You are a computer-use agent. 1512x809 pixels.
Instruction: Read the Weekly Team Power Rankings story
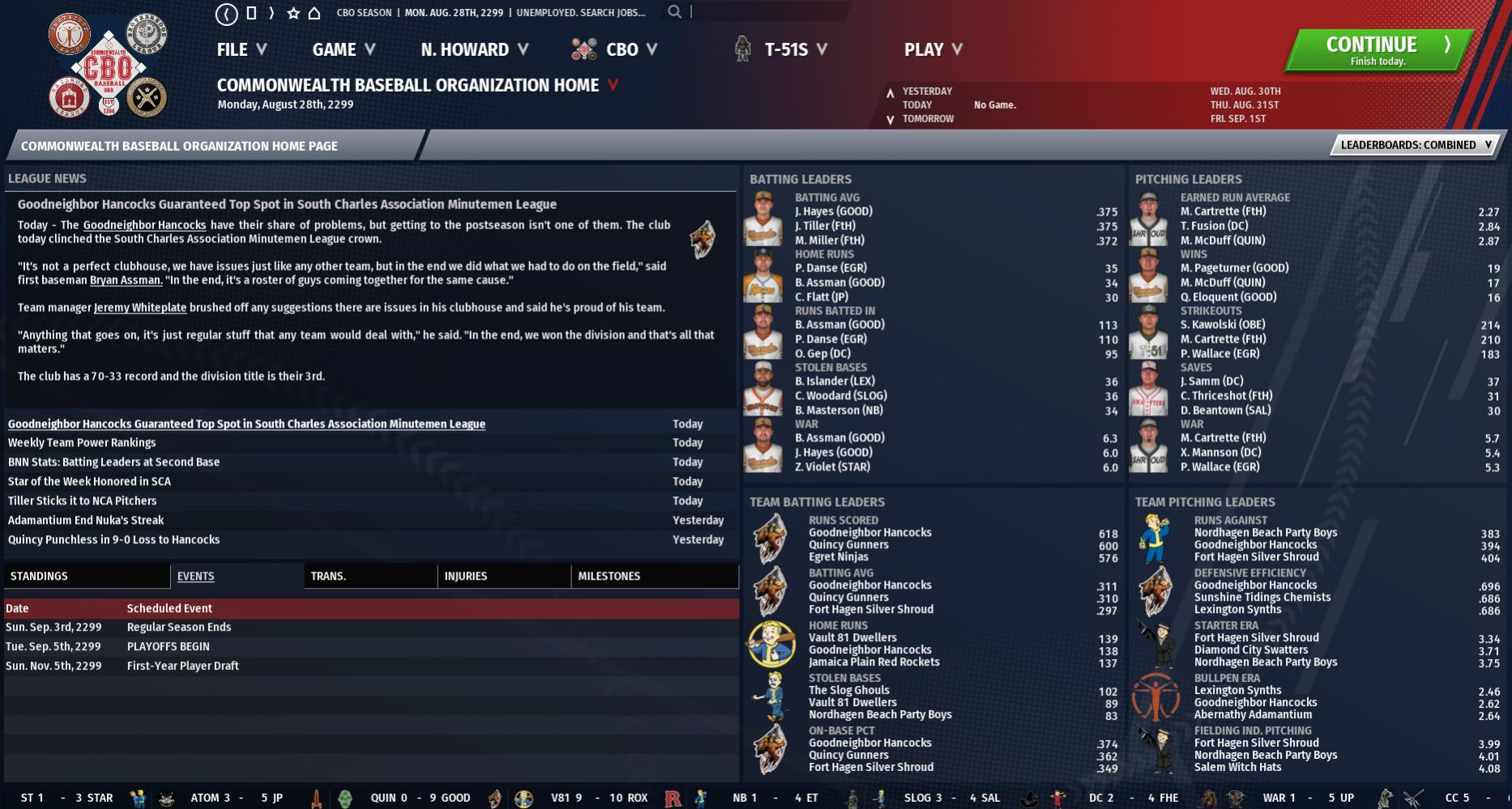pyautogui.click(x=82, y=442)
